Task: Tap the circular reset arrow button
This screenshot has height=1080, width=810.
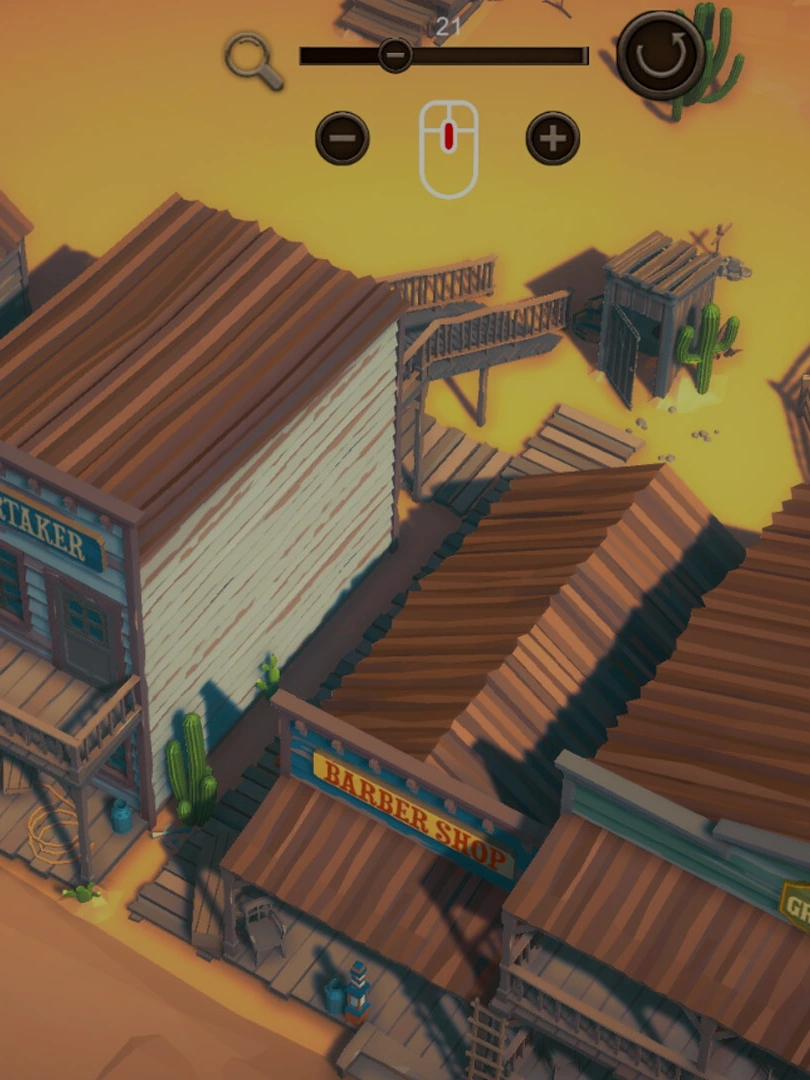Action: (x=660, y=55)
